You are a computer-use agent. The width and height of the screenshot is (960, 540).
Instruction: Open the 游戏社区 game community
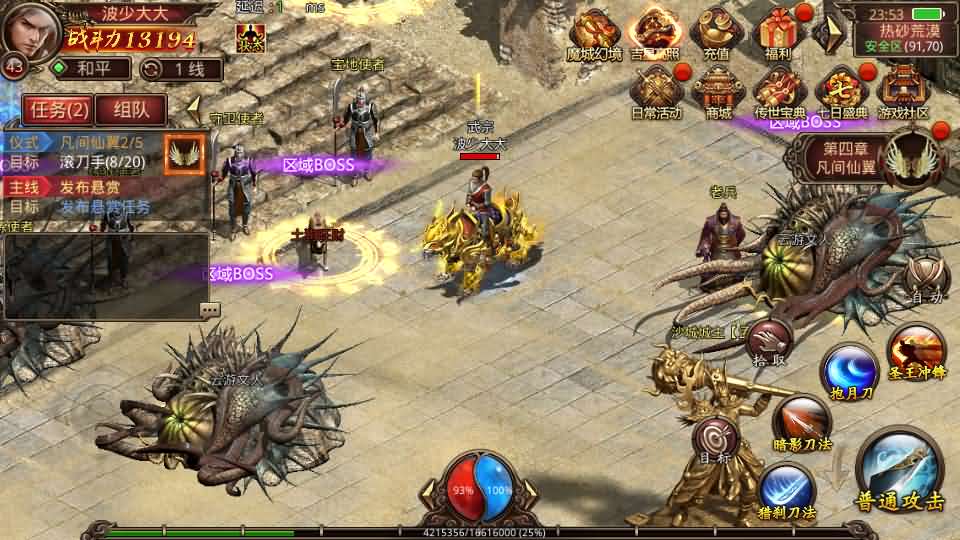(903, 92)
